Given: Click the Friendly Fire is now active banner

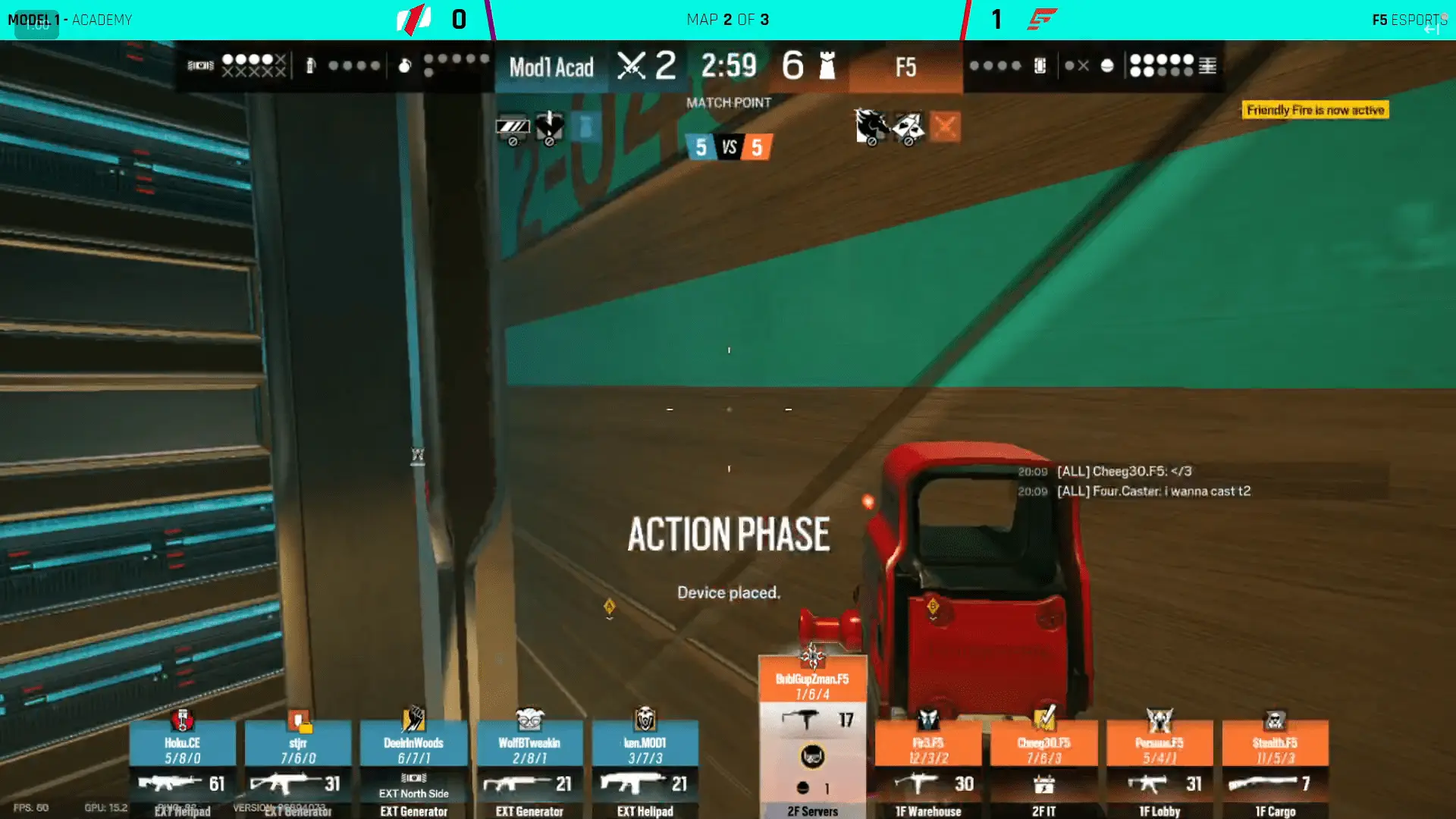Looking at the screenshot, I should 1316,110.
